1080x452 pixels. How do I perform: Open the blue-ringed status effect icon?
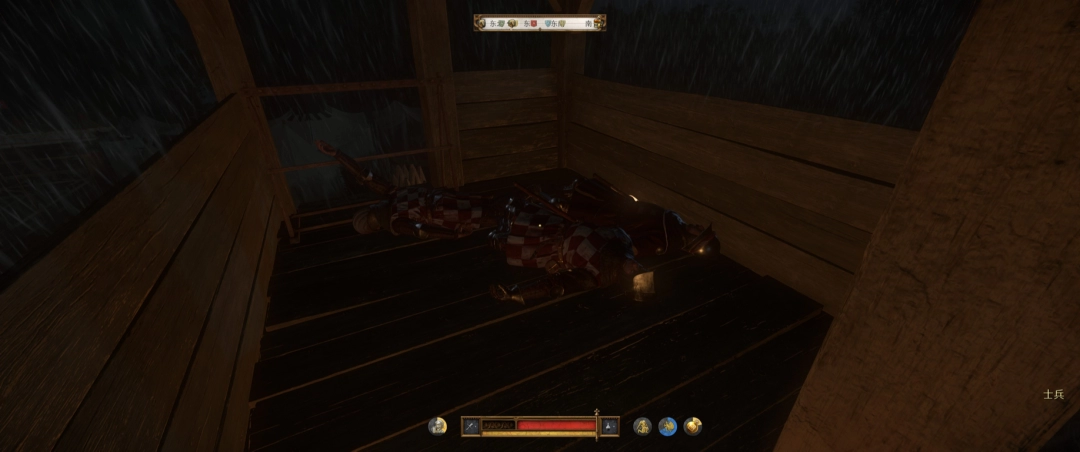(667, 426)
